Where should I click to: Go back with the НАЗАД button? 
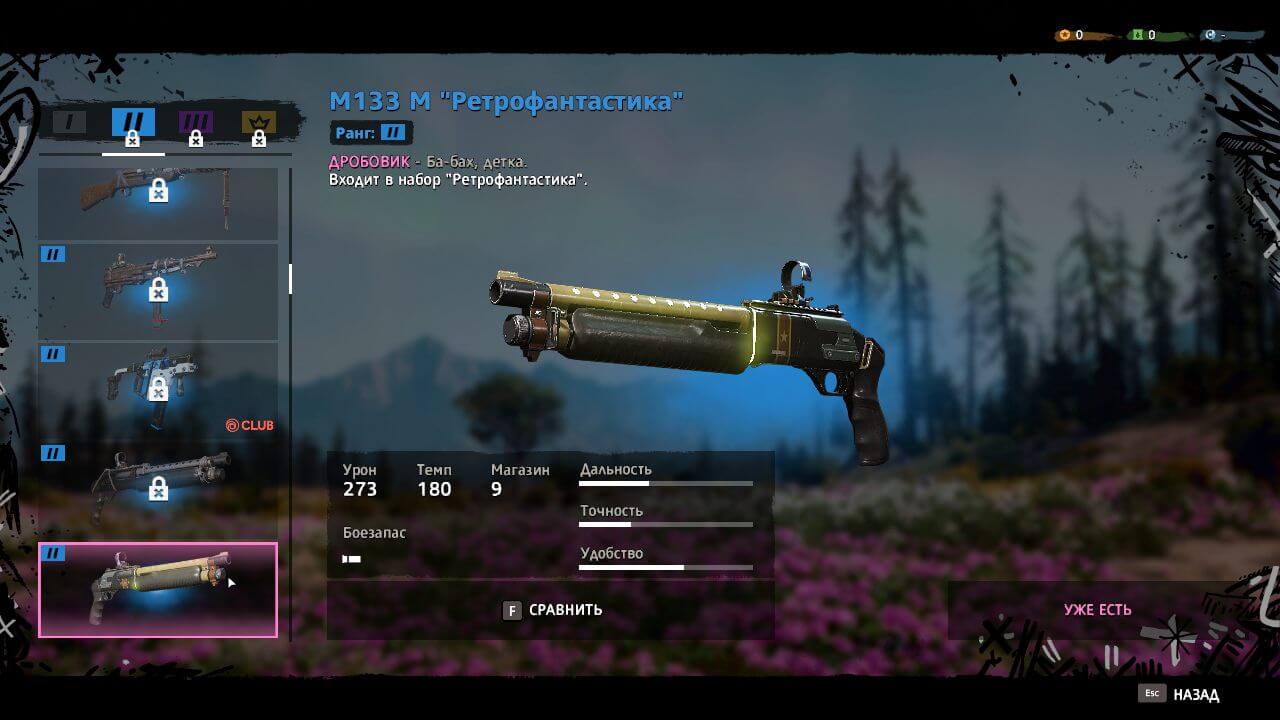[x=1182, y=694]
